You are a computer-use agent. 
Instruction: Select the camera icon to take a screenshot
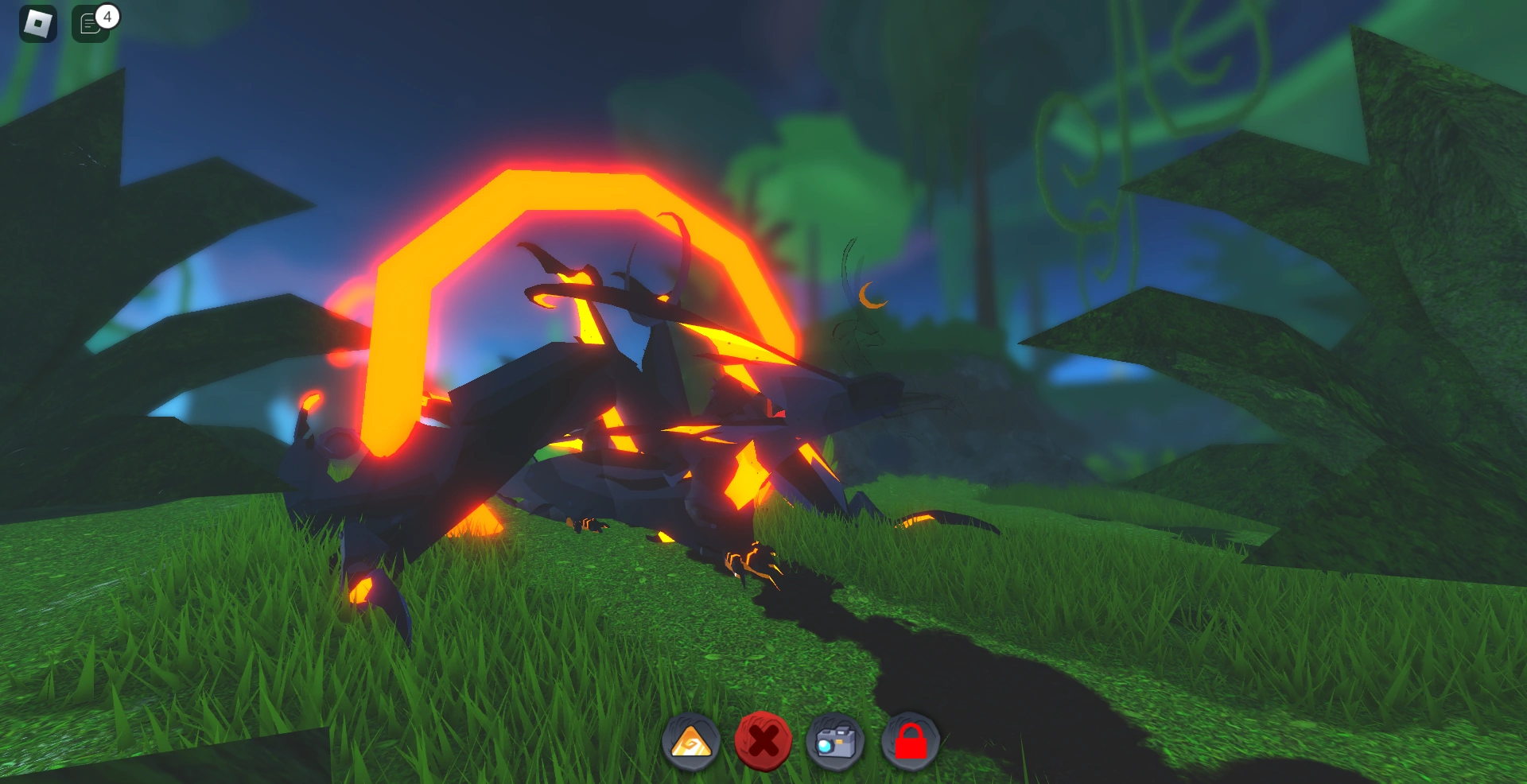(x=835, y=740)
